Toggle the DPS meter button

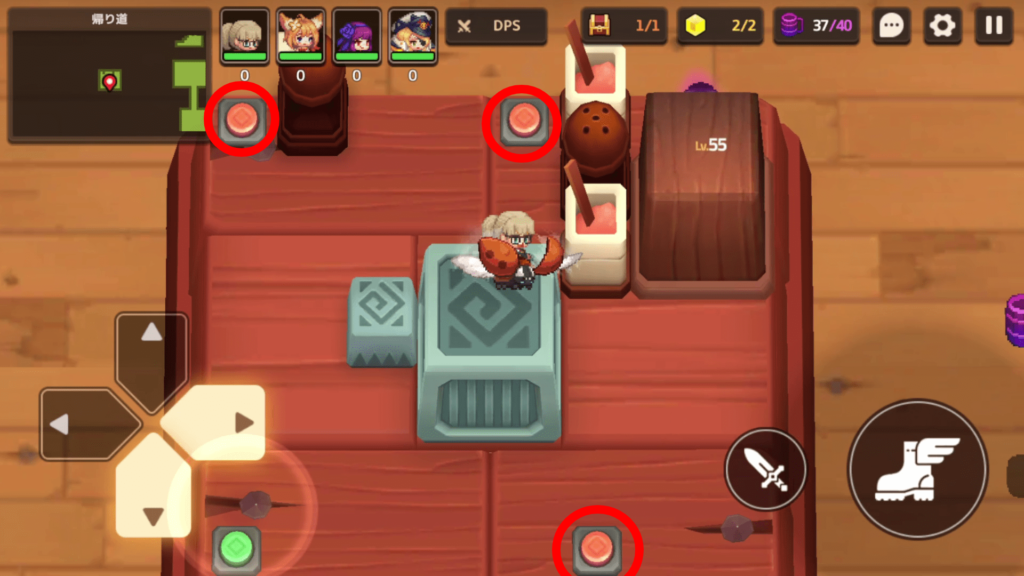[x=496, y=26]
